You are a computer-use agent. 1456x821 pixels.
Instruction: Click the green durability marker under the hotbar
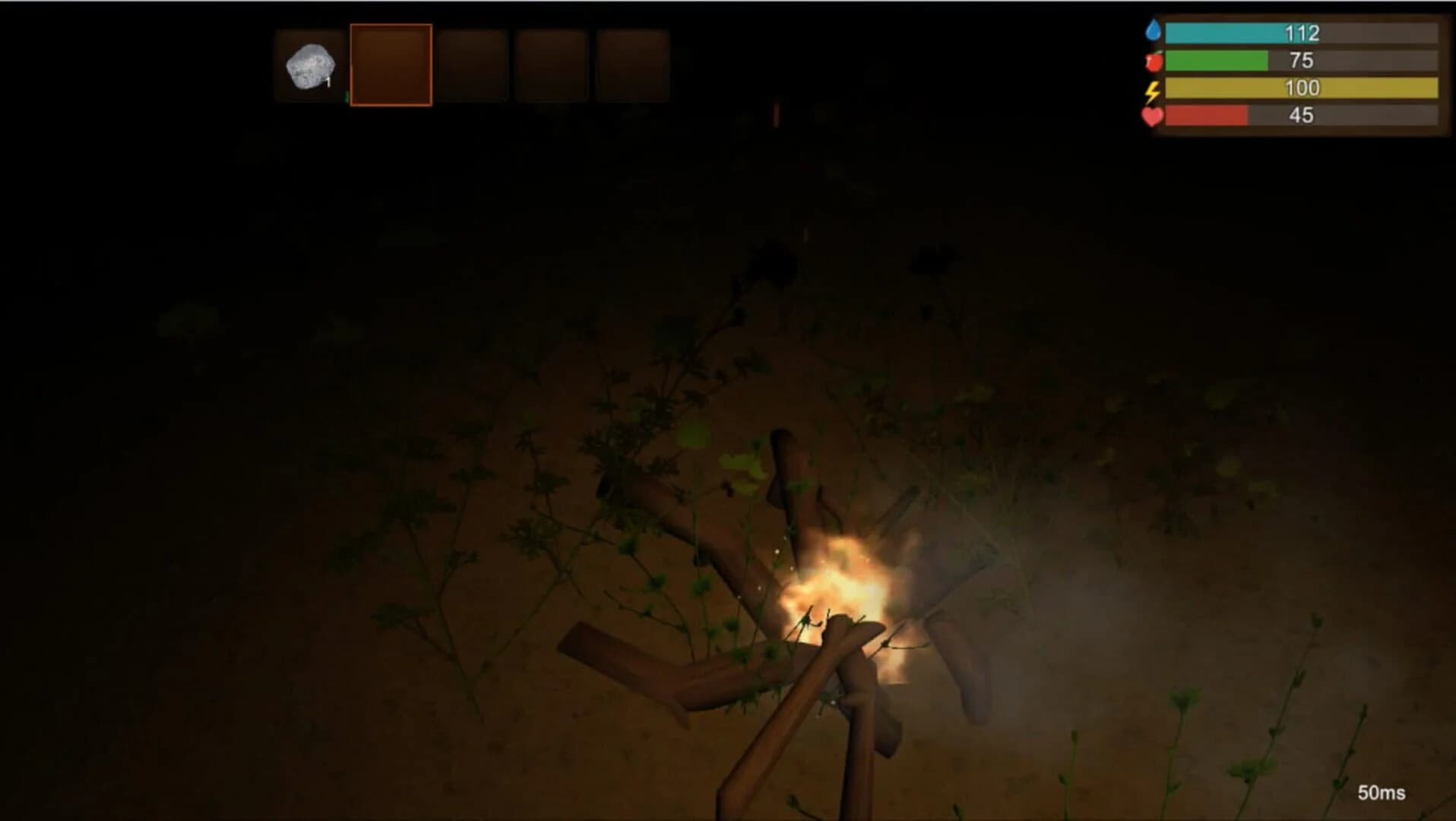coord(346,97)
